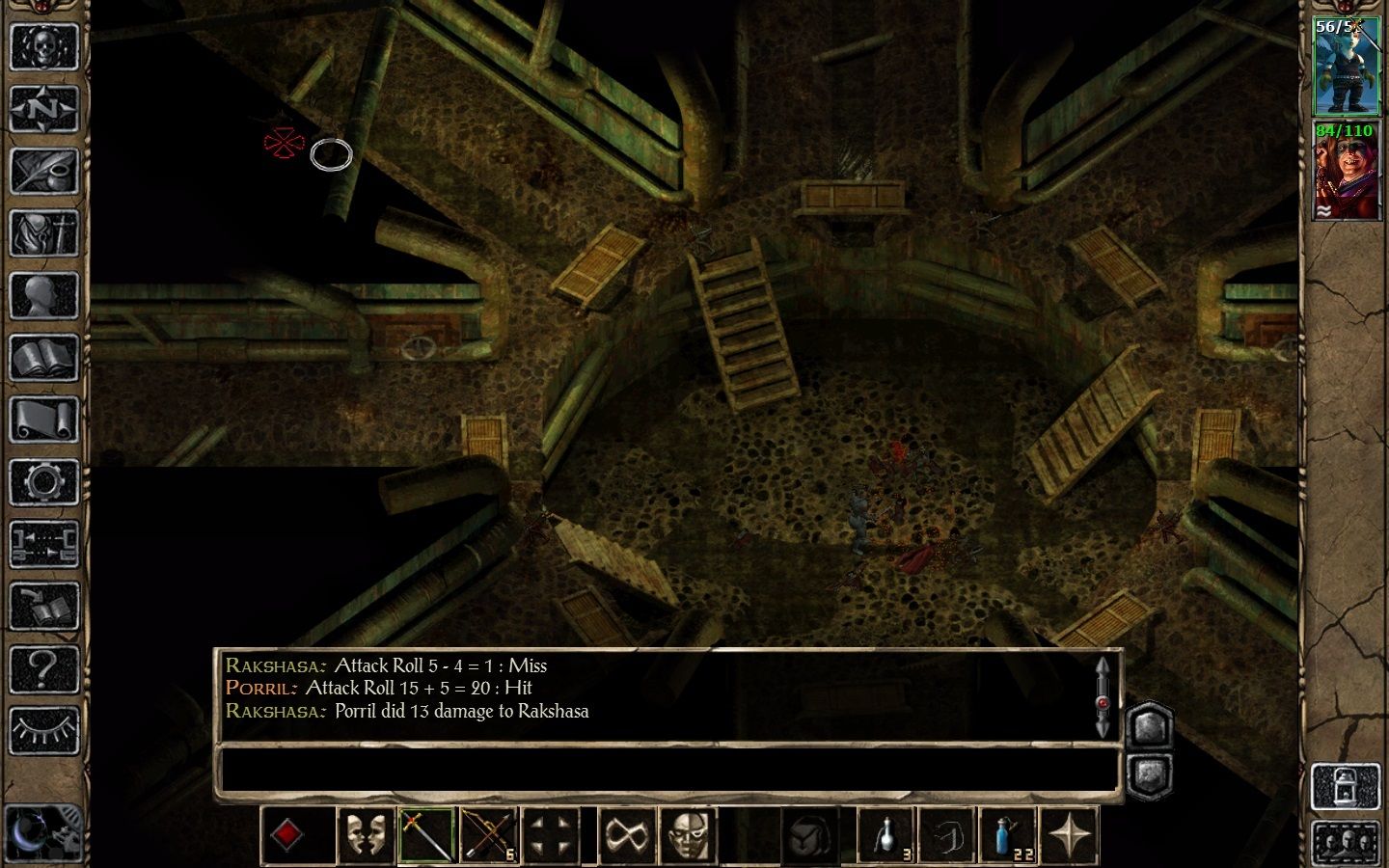The width and height of the screenshot is (1389, 868).
Task: Click the skull button in the sidebar
Action: click(43, 46)
